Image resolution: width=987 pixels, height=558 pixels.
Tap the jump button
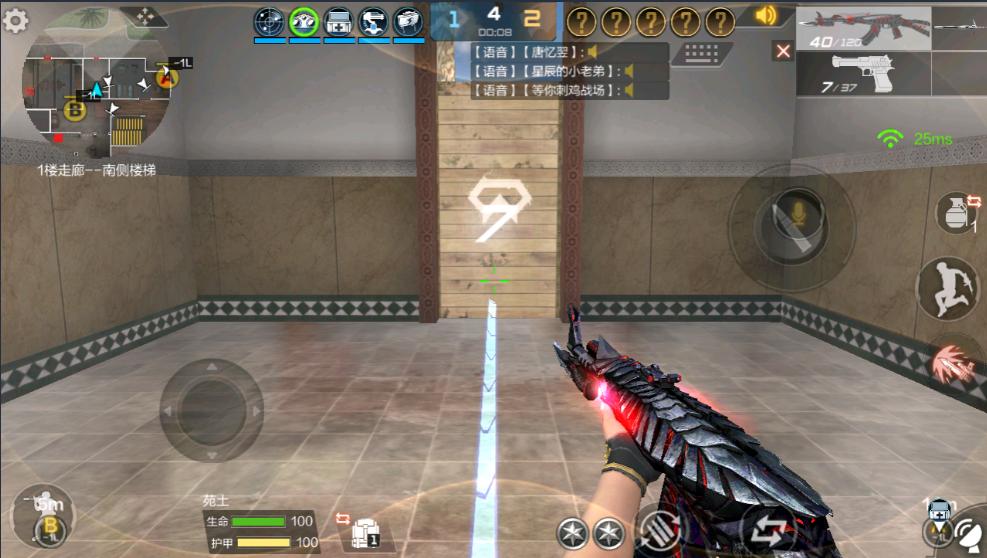(x=946, y=288)
